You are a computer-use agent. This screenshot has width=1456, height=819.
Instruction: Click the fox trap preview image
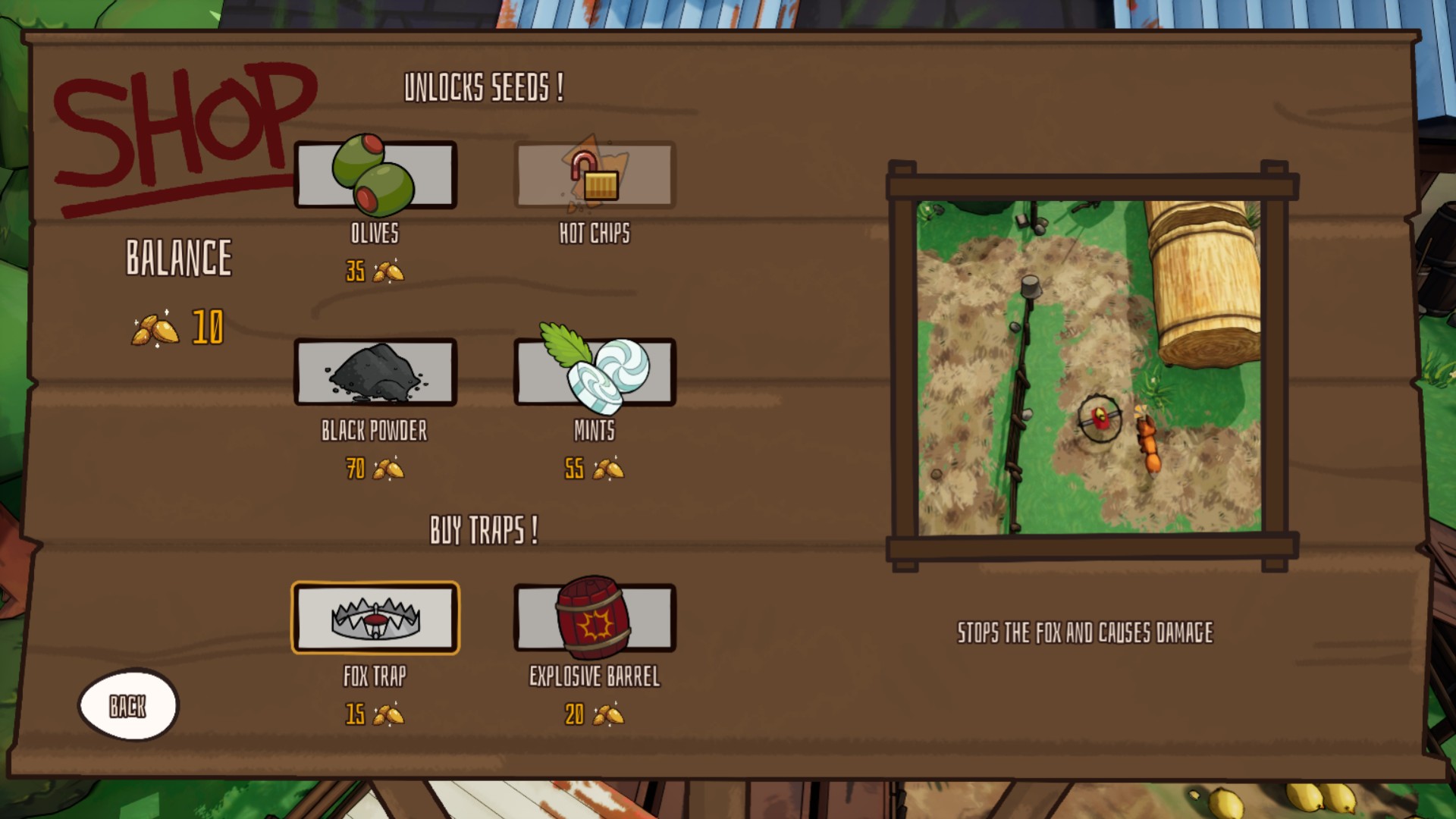[x=1090, y=367]
